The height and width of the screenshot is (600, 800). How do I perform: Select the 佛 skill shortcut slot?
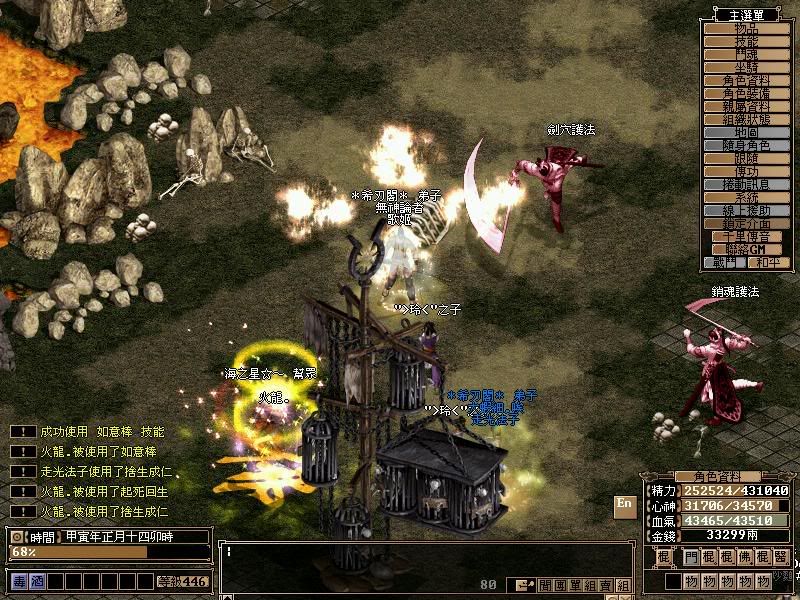pos(744,557)
